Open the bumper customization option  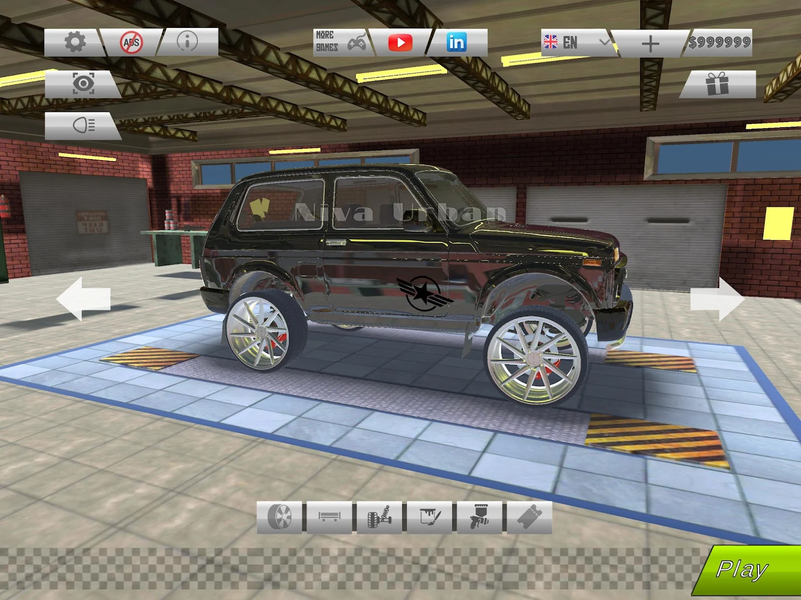329,517
